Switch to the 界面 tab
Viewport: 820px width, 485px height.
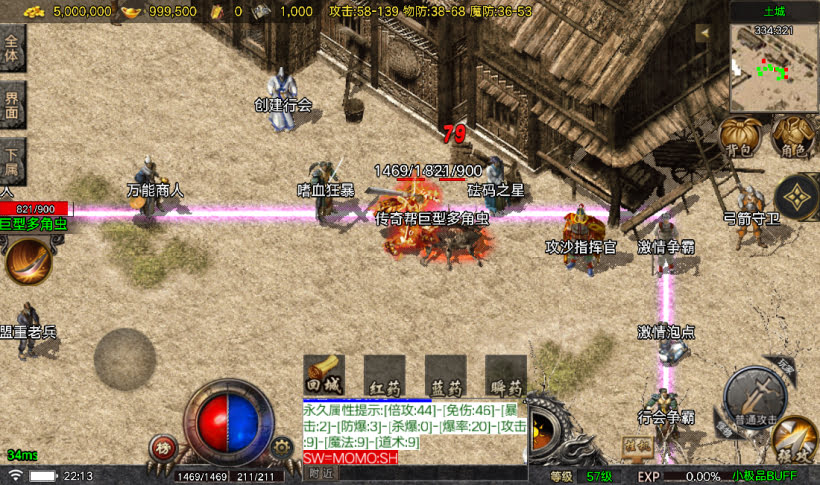click(x=12, y=105)
